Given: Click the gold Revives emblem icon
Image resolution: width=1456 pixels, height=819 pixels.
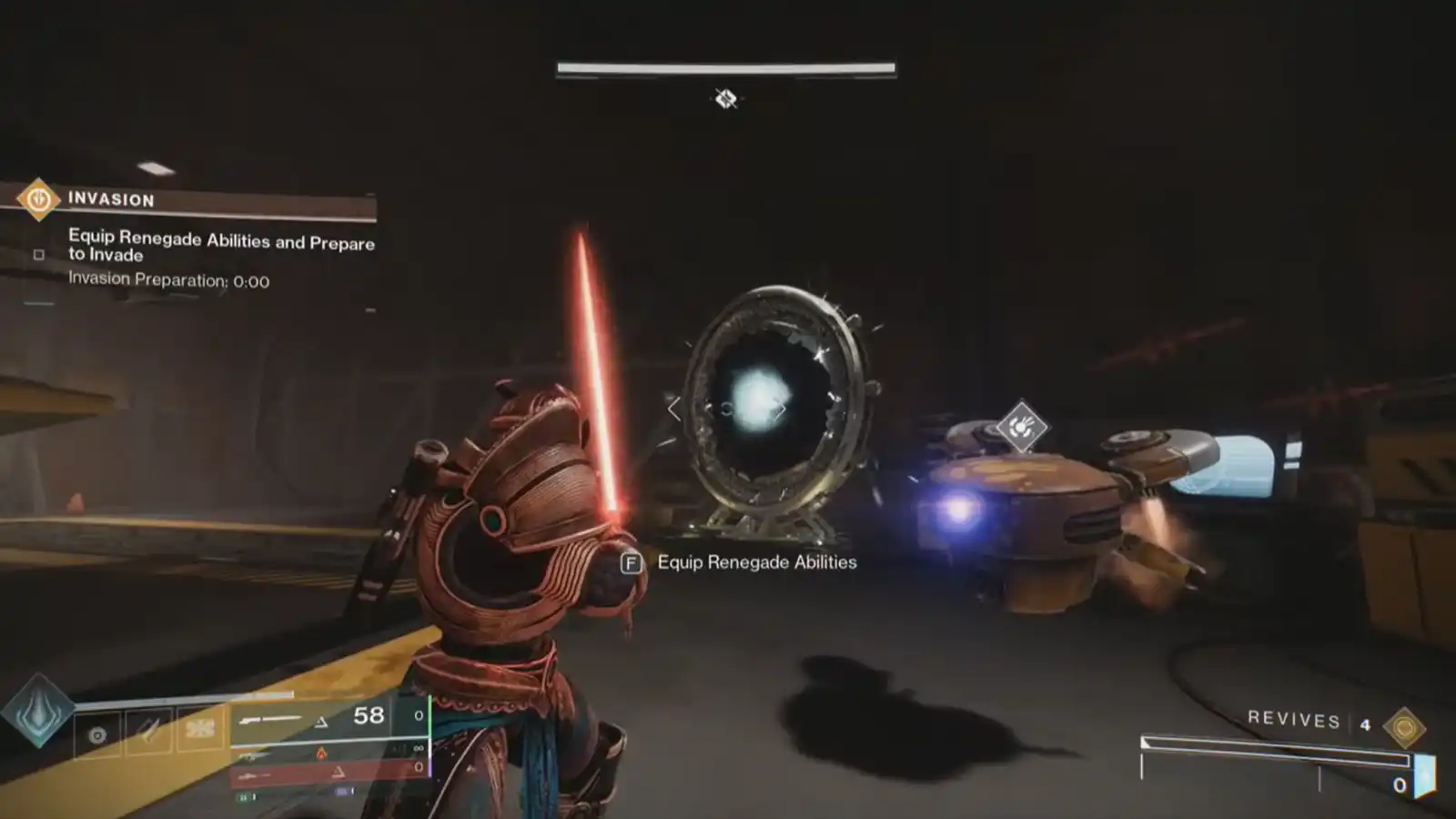Looking at the screenshot, I should [1405, 725].
